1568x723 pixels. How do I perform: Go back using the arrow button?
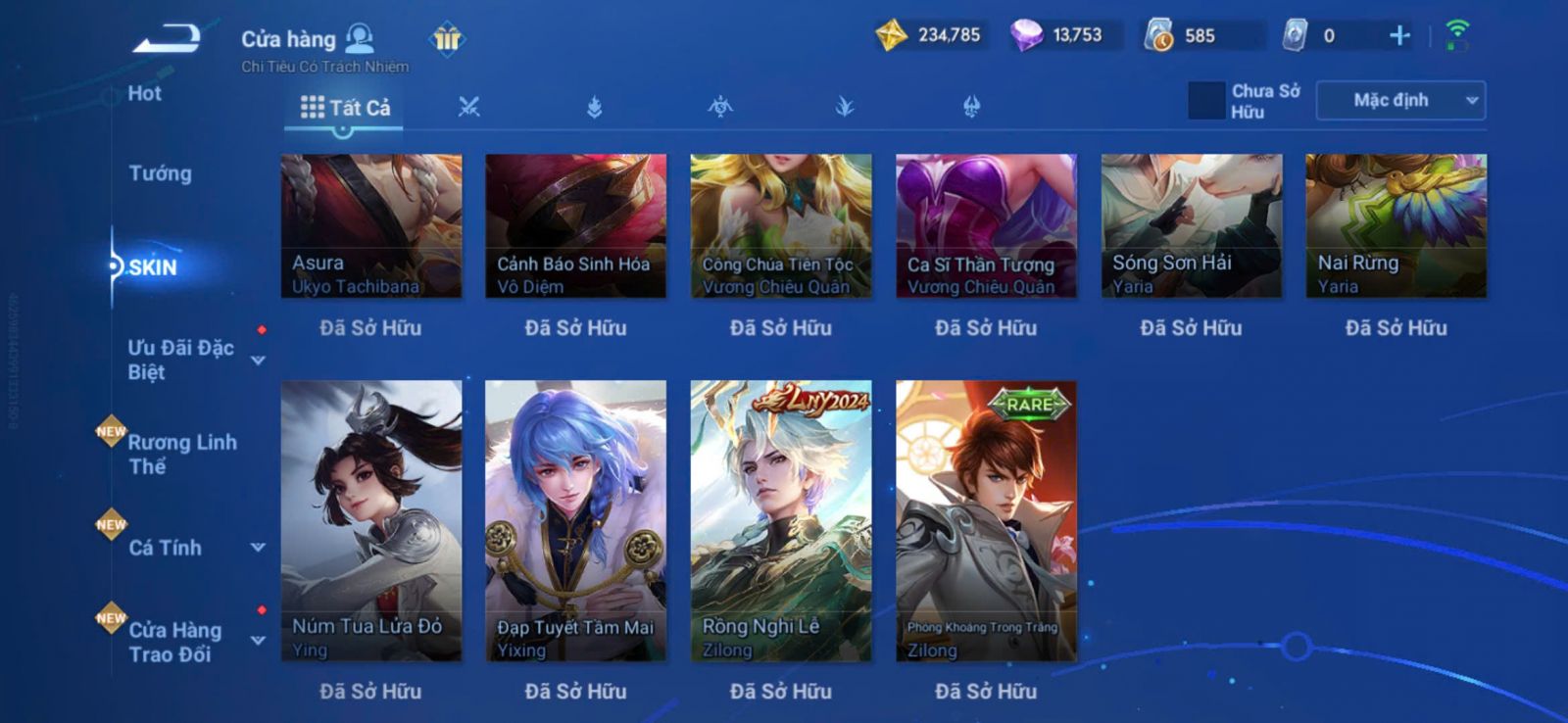pos(168,39)
